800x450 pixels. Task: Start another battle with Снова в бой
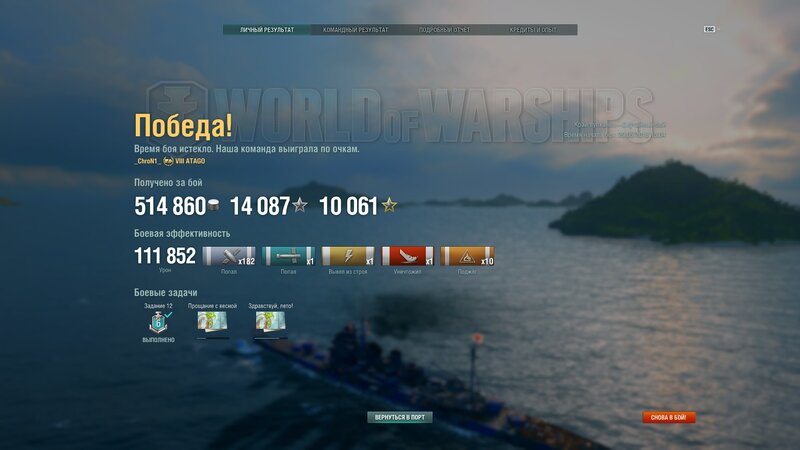pyautogui.click(x=669, y=417)
